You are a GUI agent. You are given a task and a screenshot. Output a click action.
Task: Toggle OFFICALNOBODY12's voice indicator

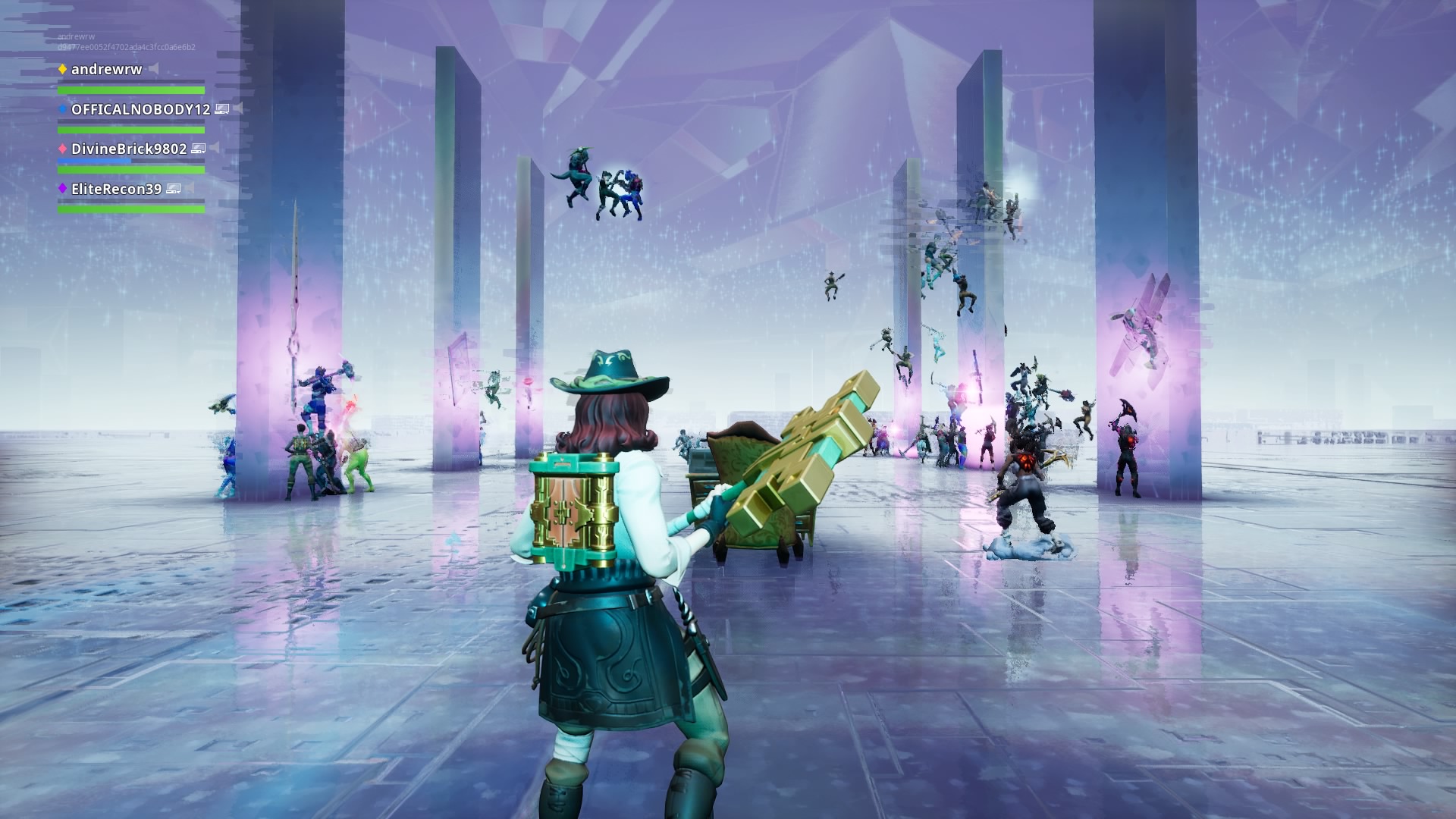pyautogui.click(x=239, y=107)
